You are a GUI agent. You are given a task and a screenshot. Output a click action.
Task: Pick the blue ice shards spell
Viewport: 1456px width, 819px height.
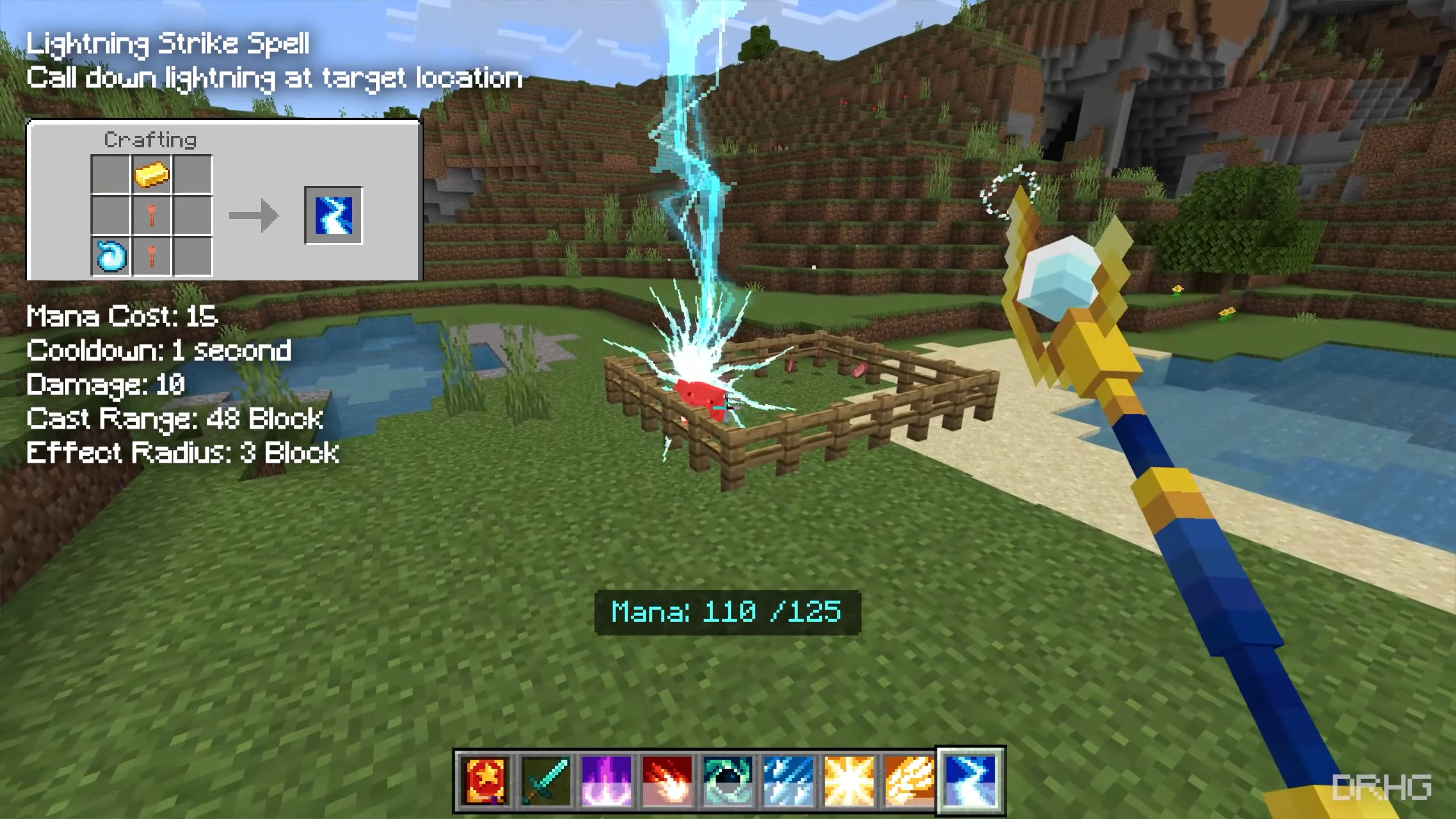788,781
